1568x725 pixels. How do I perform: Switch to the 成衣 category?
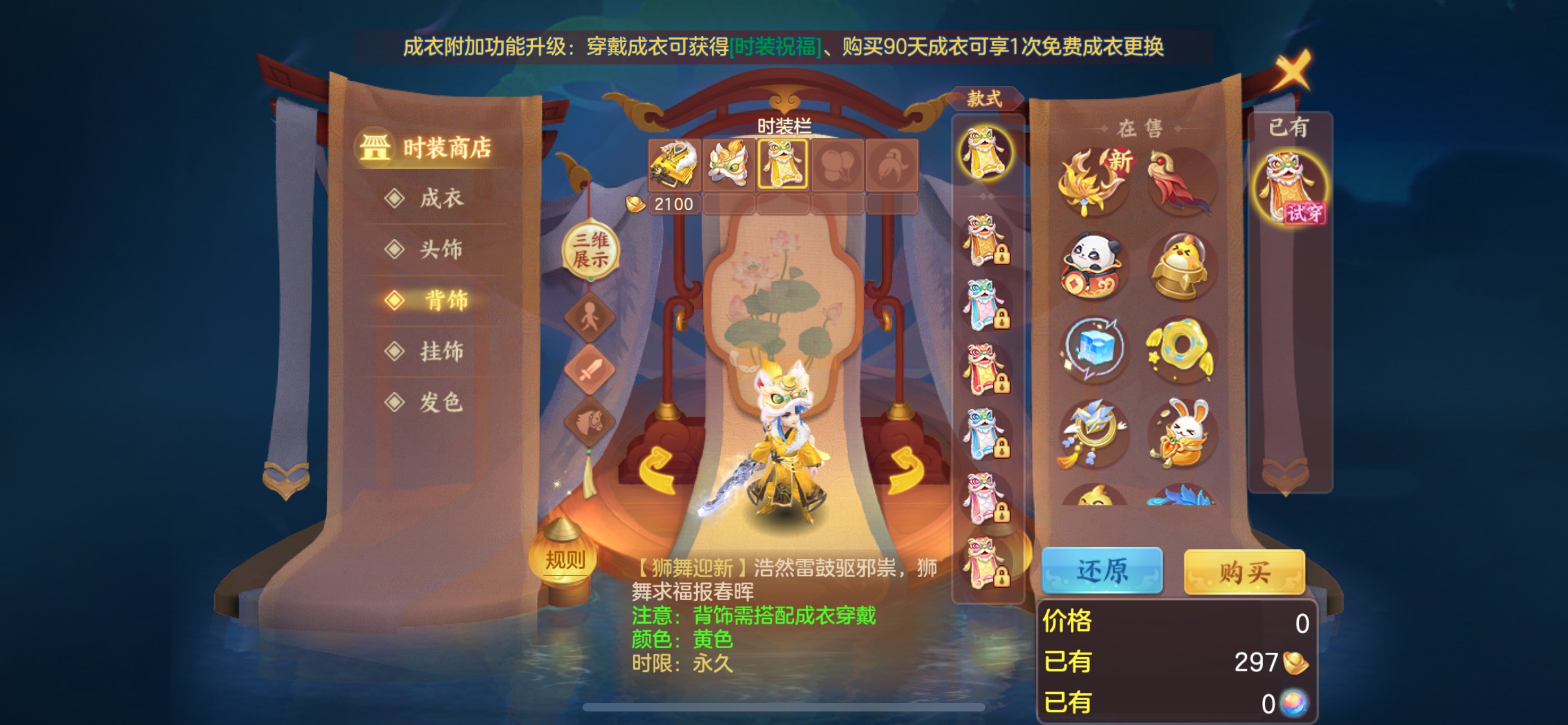click(x=440, y=198)
